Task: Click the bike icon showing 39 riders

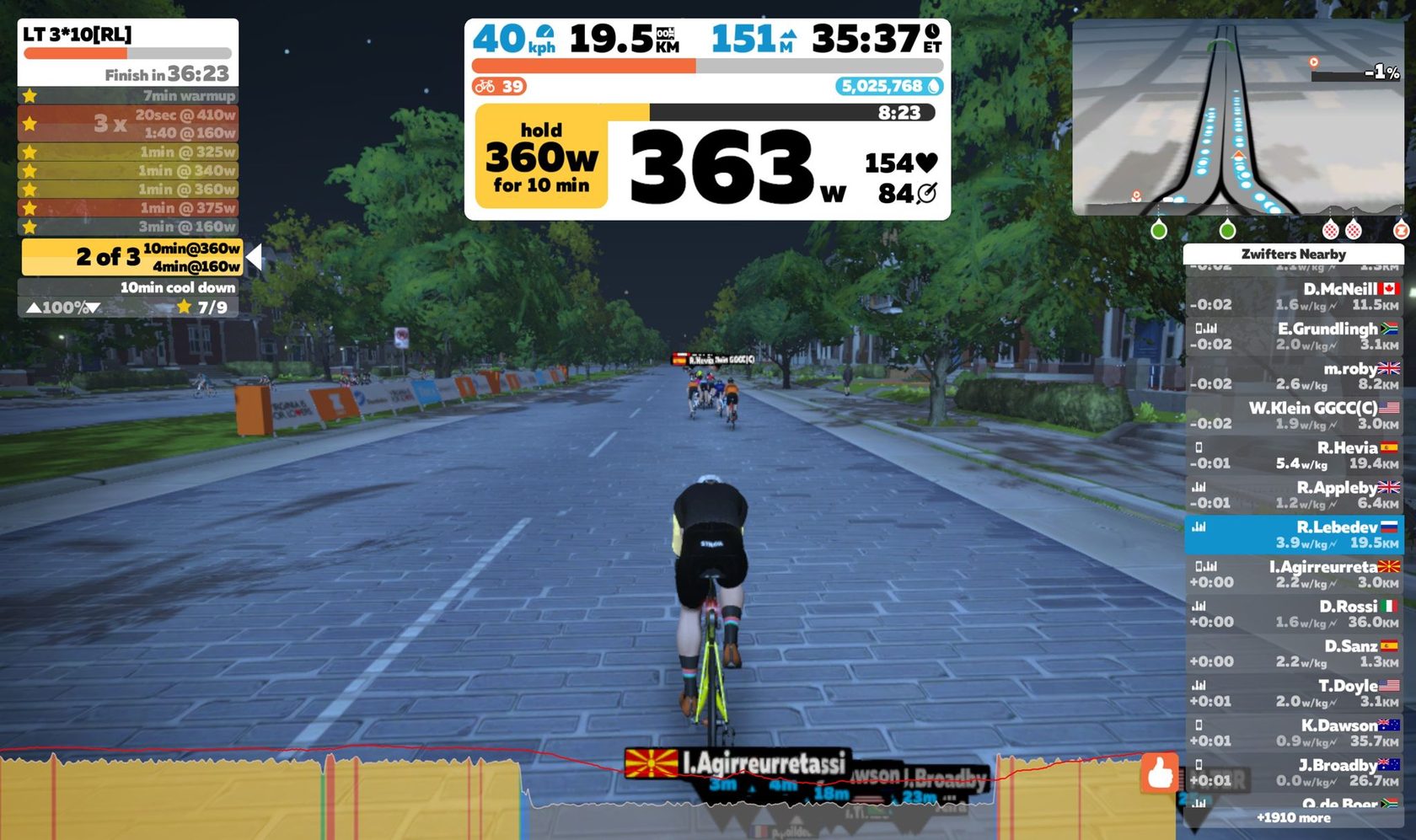Action: [486, 86]
